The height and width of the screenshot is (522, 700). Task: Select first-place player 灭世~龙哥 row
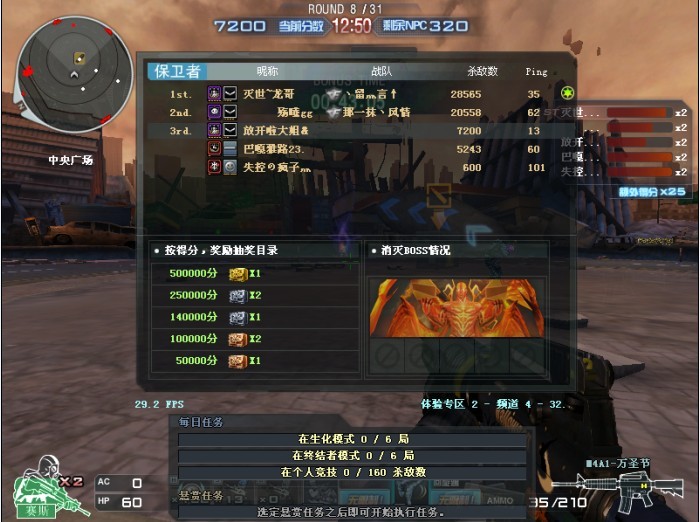360,93
